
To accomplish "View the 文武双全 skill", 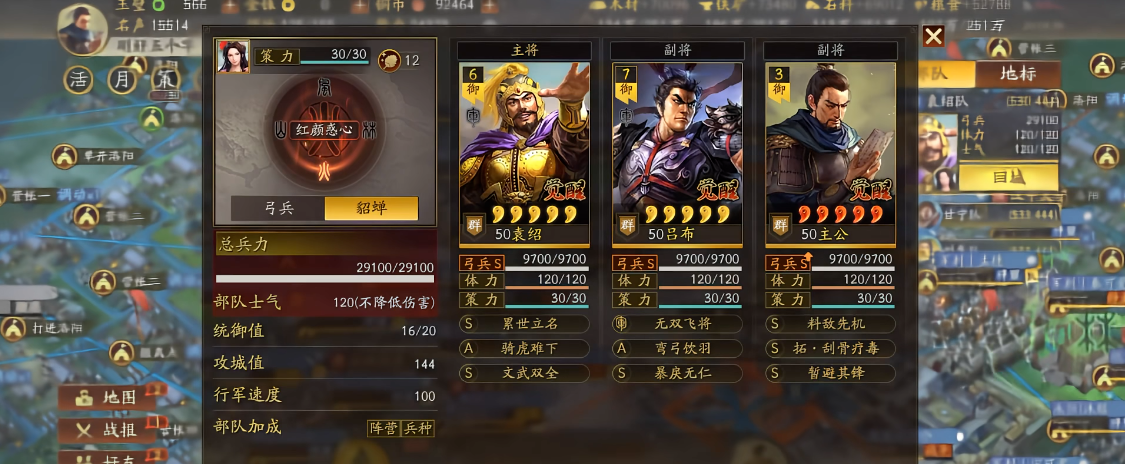I will click(x=524, y=372).
